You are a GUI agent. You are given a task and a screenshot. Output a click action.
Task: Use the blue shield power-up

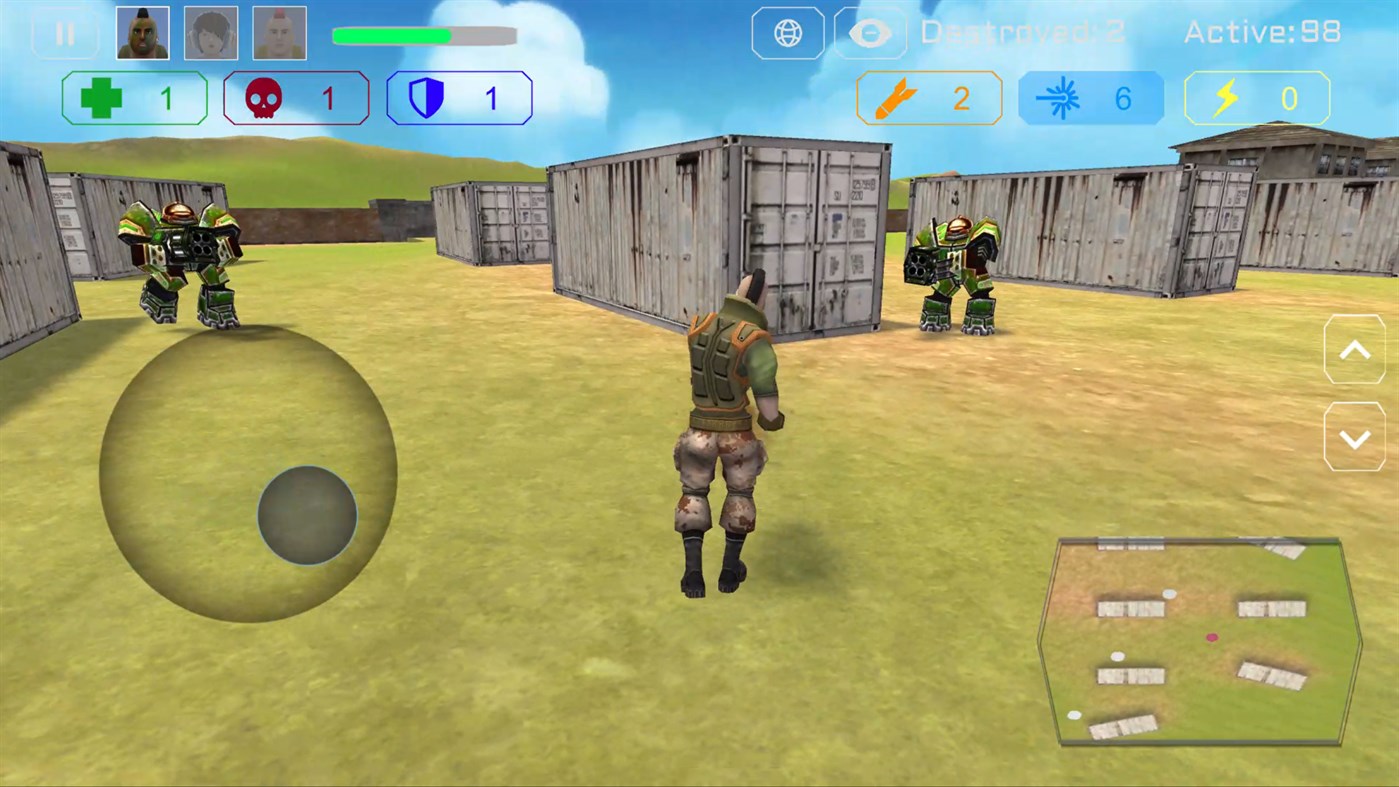point(459,98)
